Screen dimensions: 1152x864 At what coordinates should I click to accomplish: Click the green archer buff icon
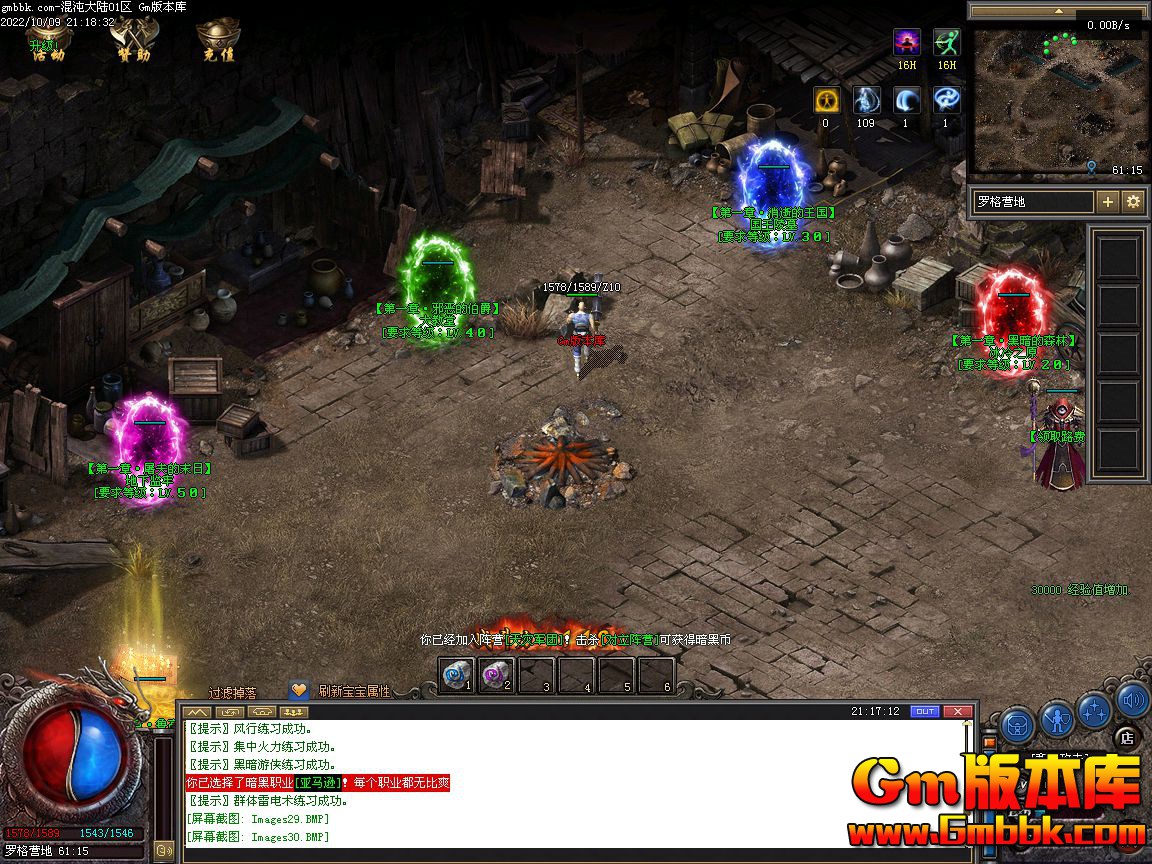(x=946, y=43)
